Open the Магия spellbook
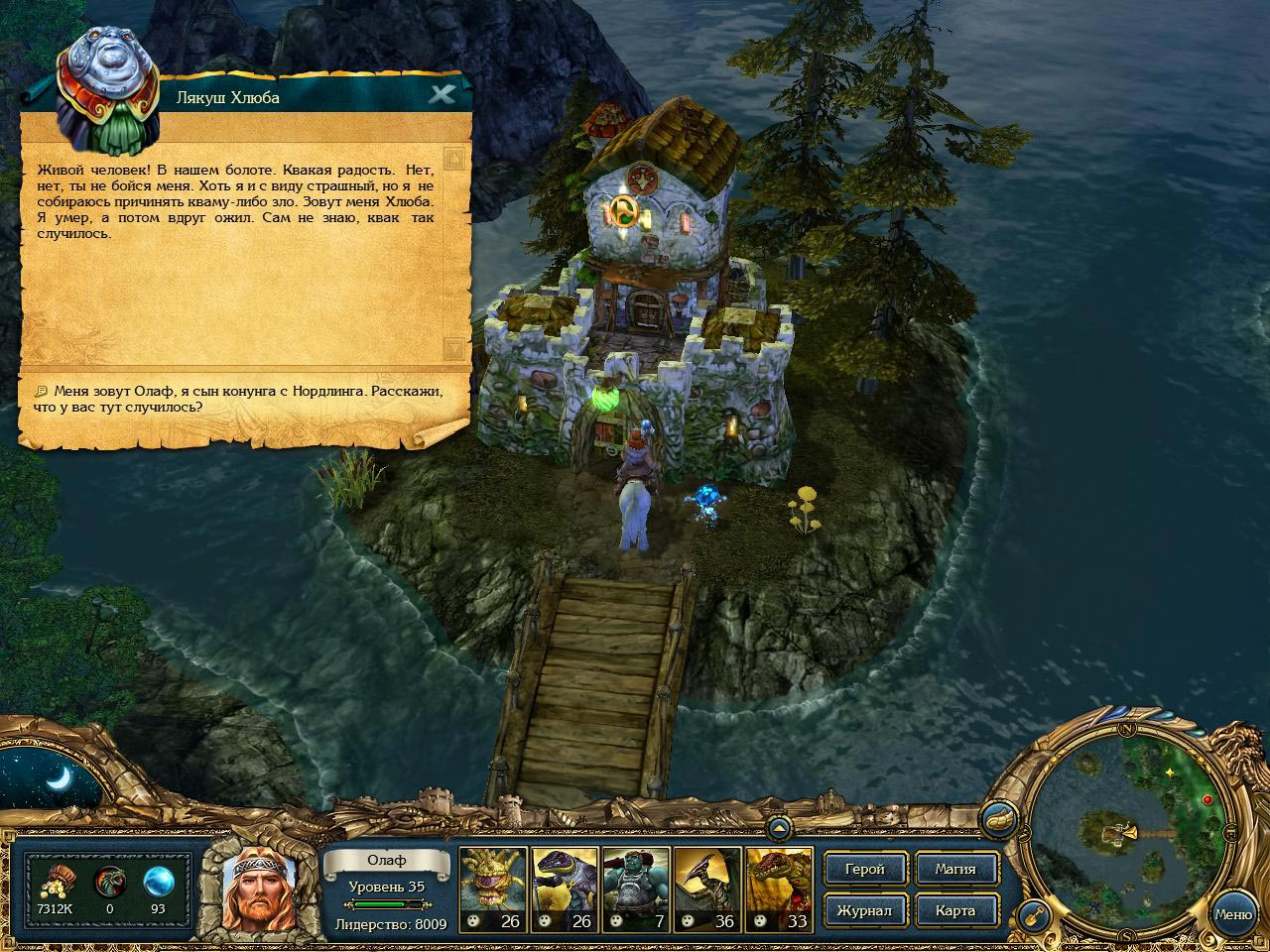 [x=954, y=869]
